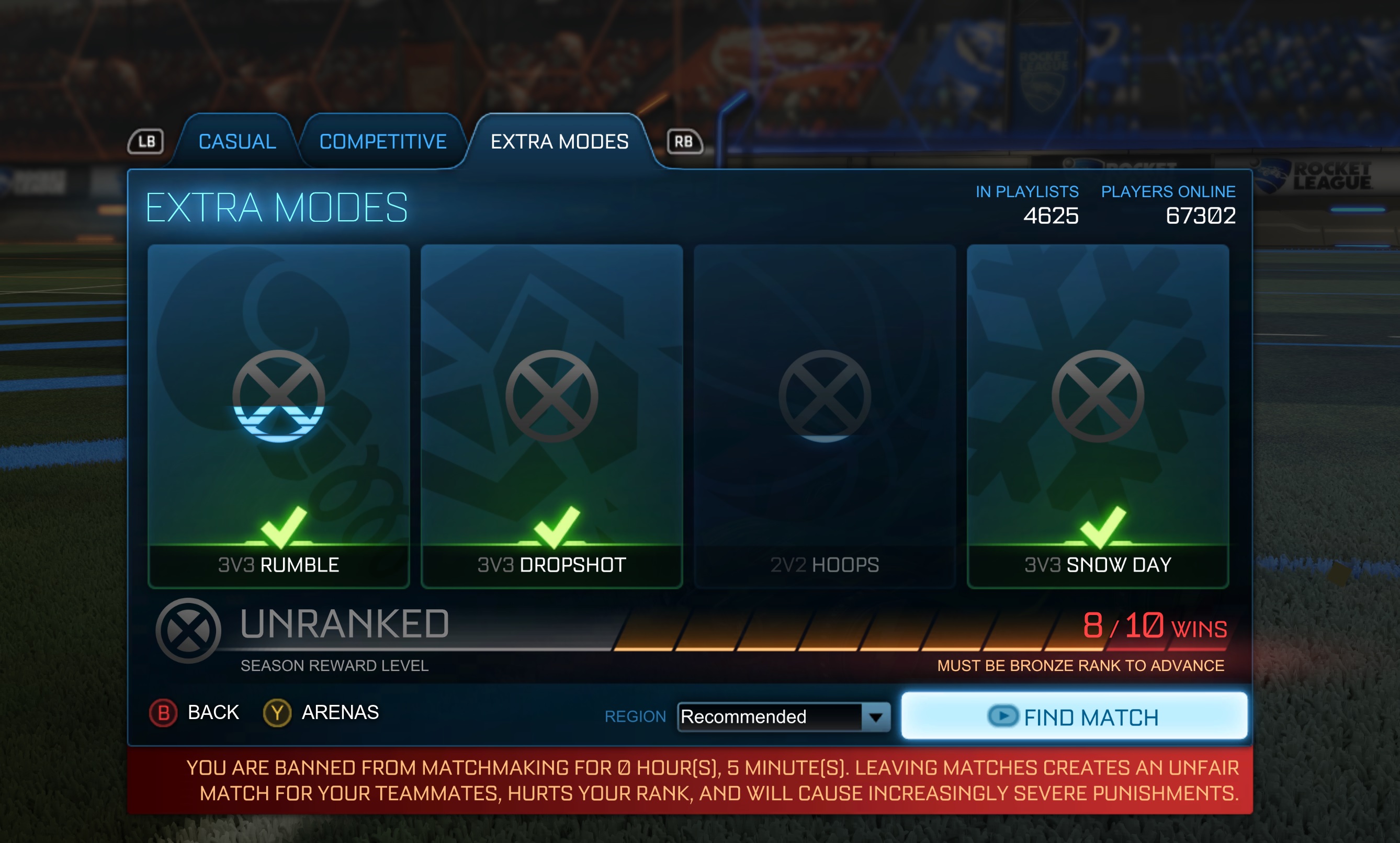Image resolution: width=1400 pixels, height=843 pixels.
Task: Select Recommended in the region selector
Action: [744, 717]
